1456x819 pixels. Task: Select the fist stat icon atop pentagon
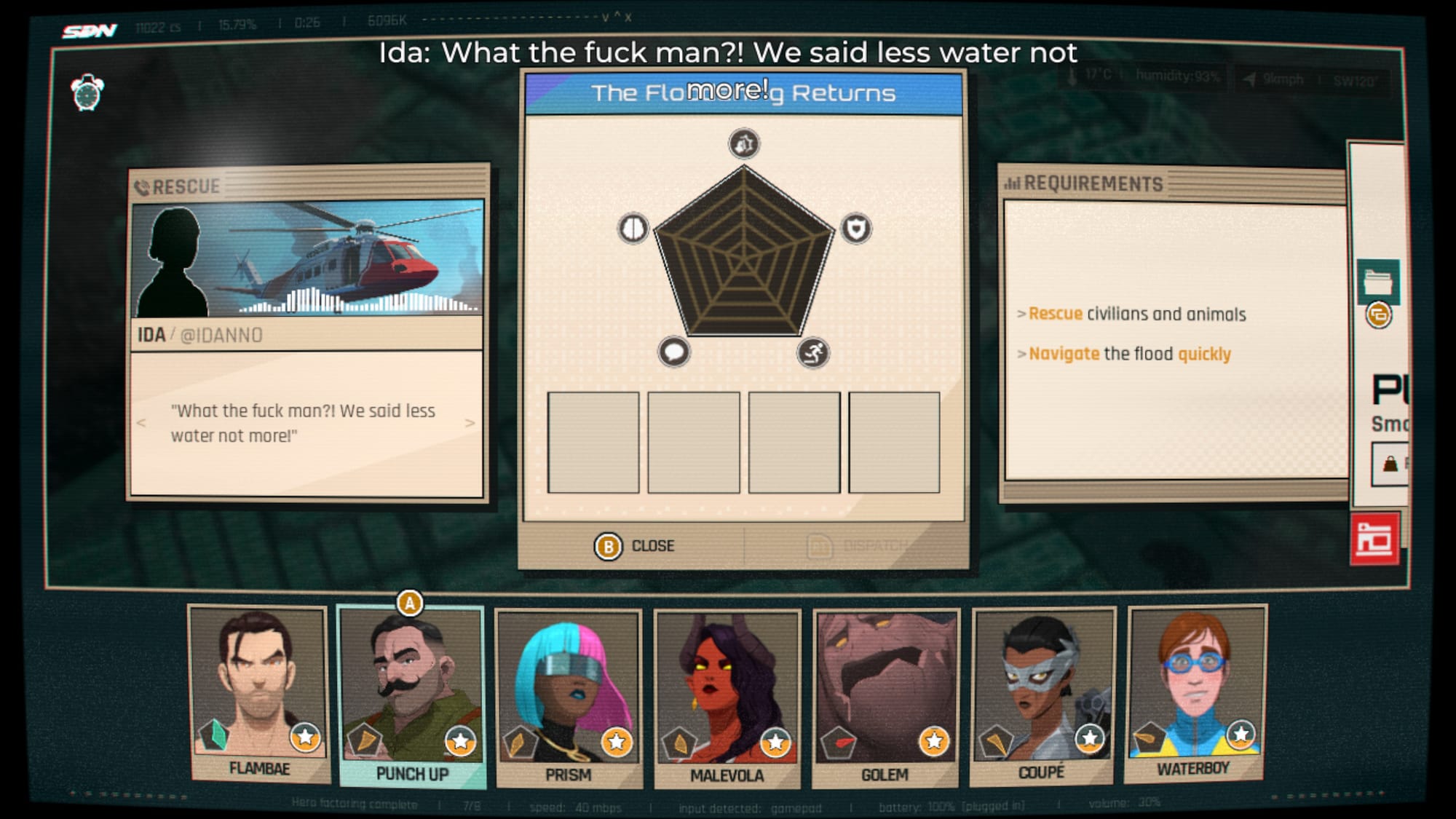(x=744, y=143)
